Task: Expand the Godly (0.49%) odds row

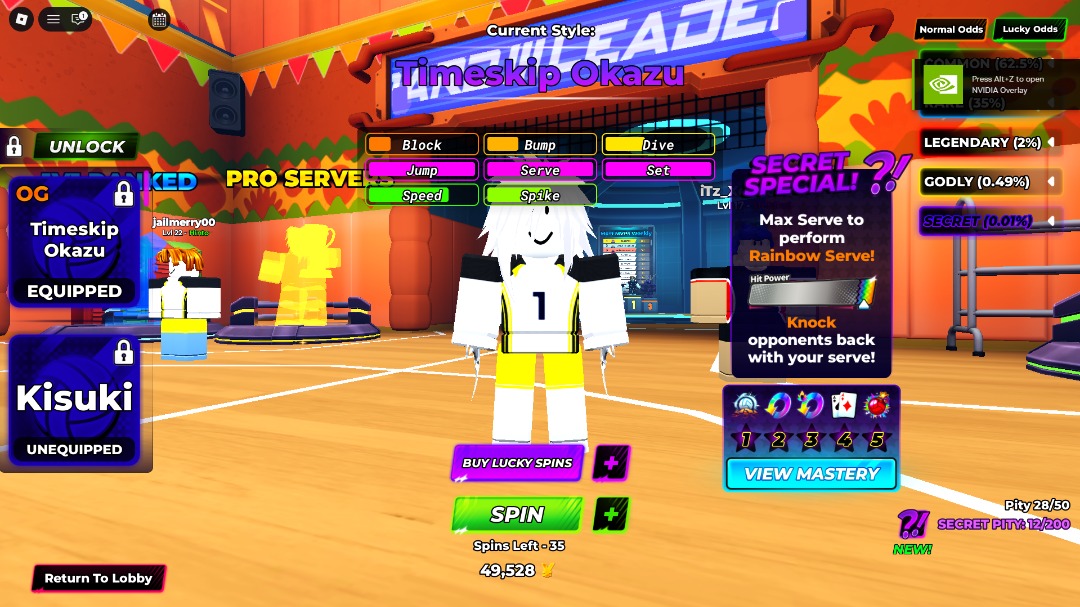Action: click(x=987, y=182)
